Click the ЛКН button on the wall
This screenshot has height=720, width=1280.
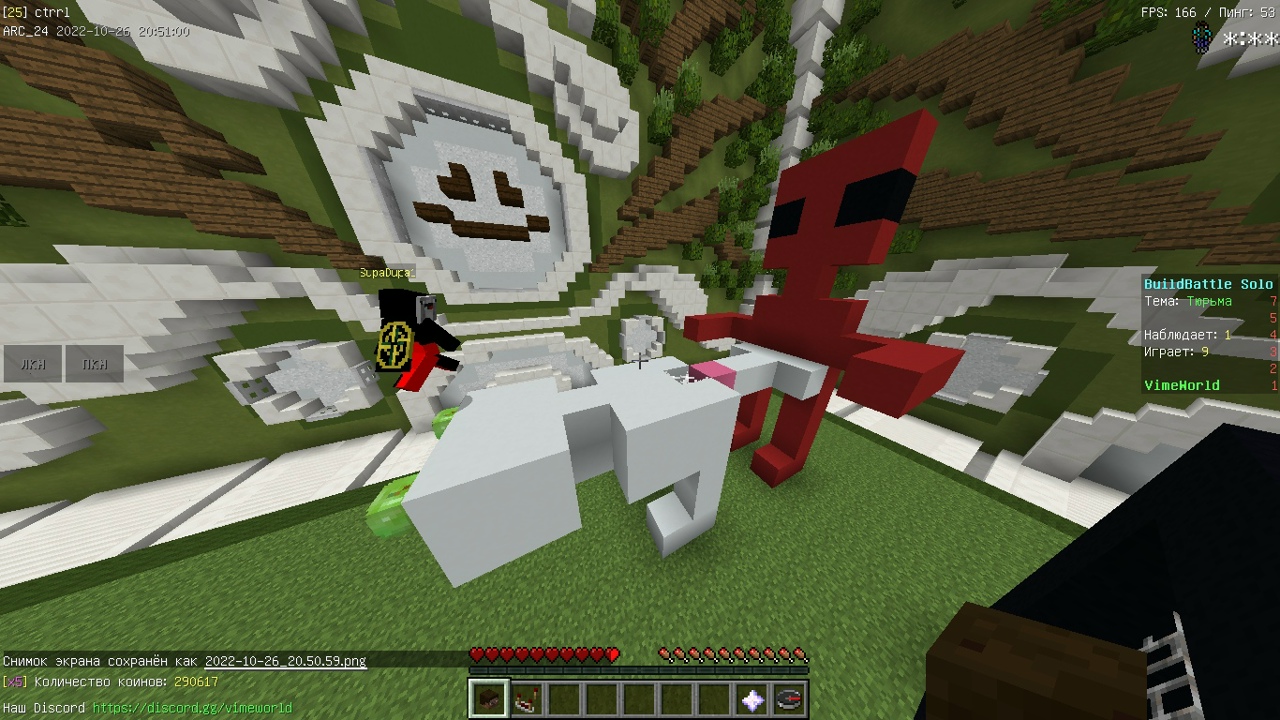(x=33, y=364)
